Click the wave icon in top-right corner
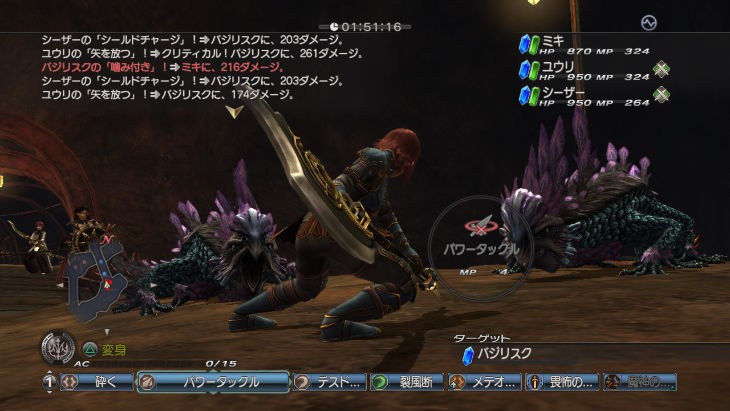This screenshot has height=411, width=730. (649, 21)
